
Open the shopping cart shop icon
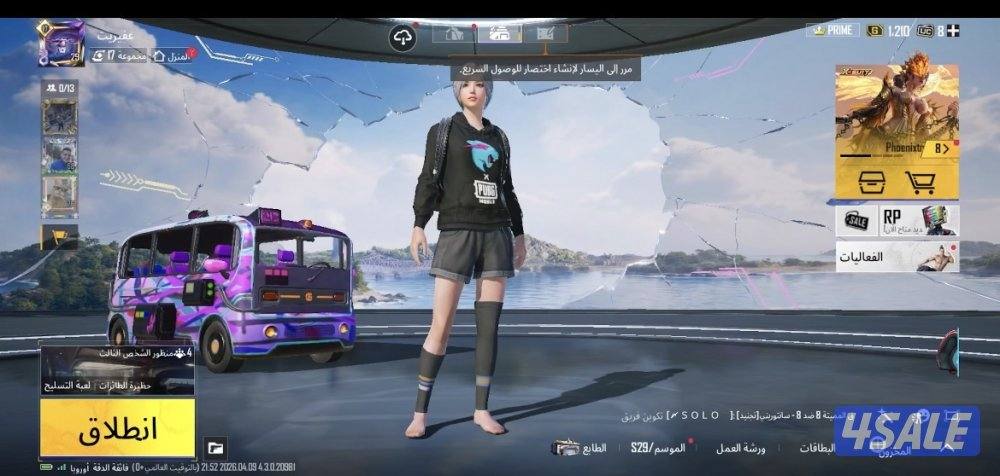click(921, 181)
